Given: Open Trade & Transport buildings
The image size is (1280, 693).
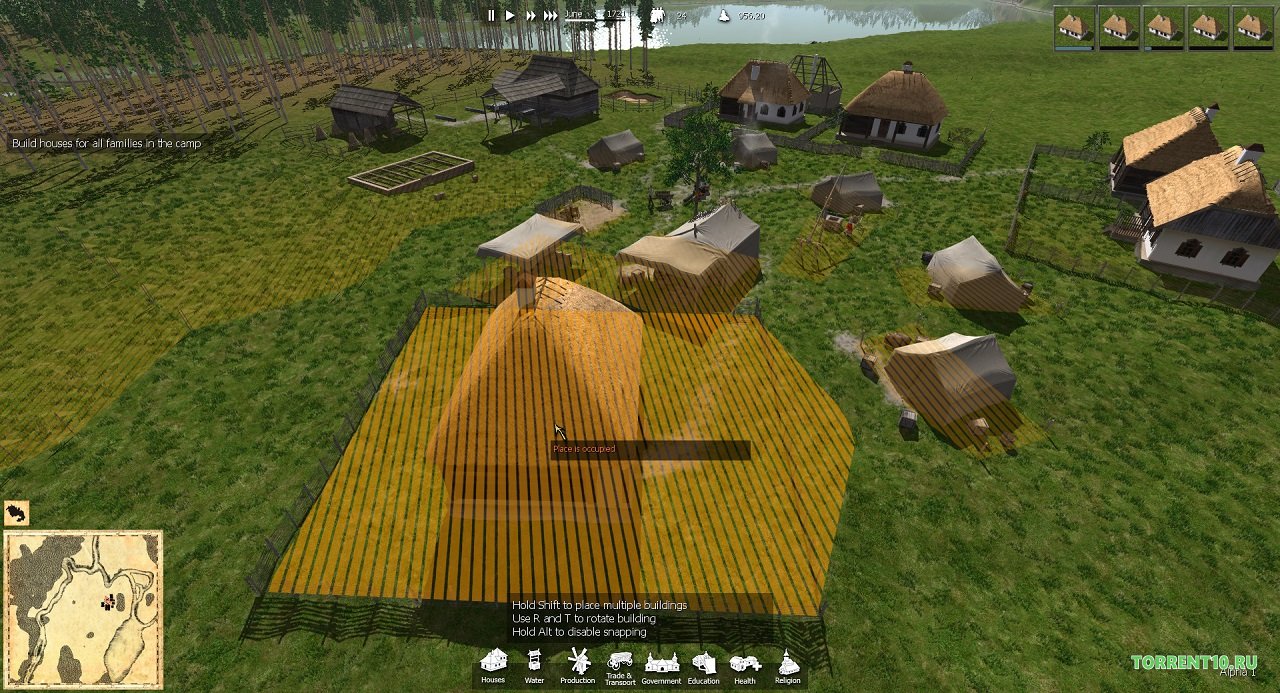Looking at the screenshot, I should click(619, 665).
